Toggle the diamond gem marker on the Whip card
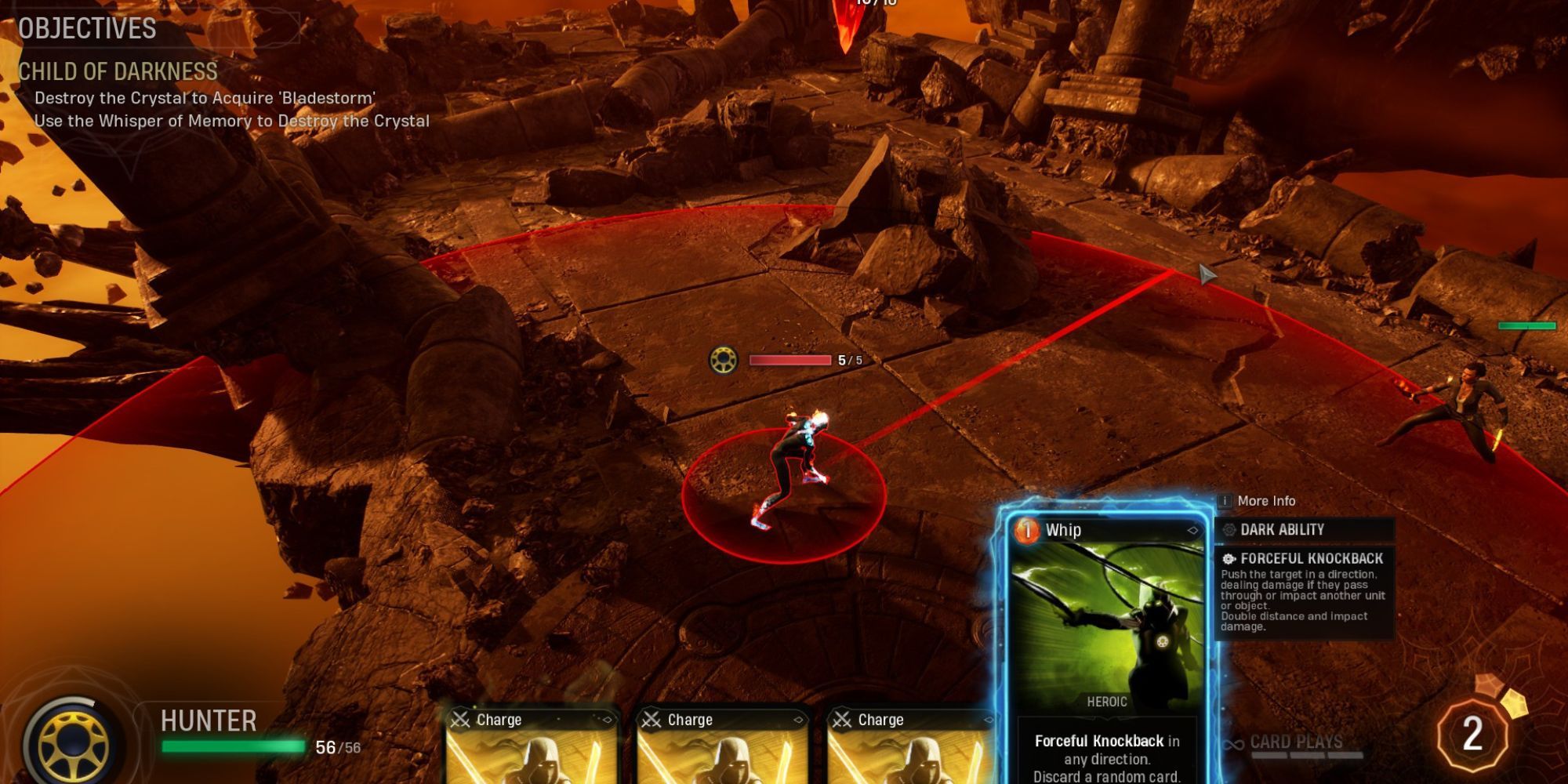Viewport: 1568px width, 784px height. click(1193, 531)
